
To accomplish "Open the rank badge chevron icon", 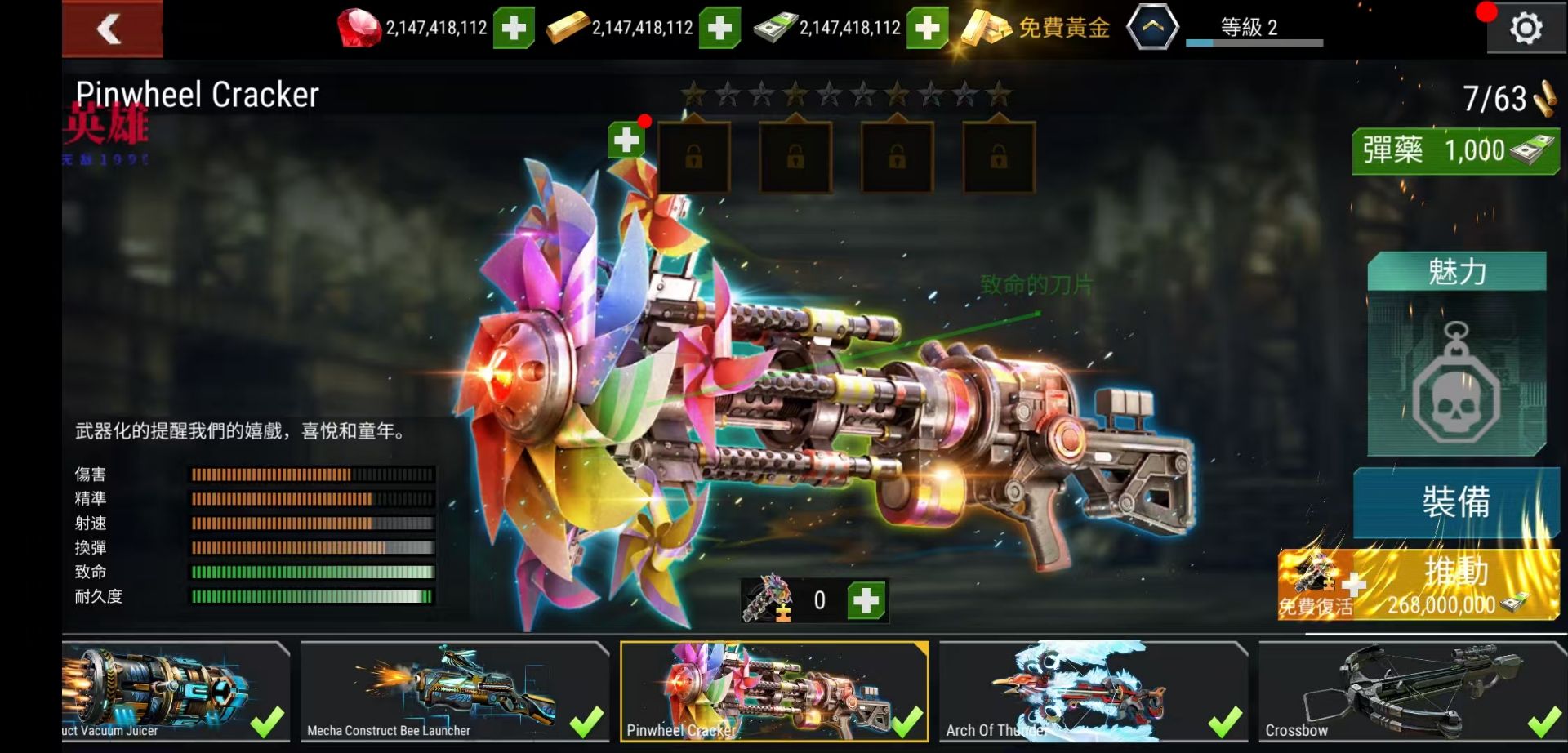I will click(1151, 28).
